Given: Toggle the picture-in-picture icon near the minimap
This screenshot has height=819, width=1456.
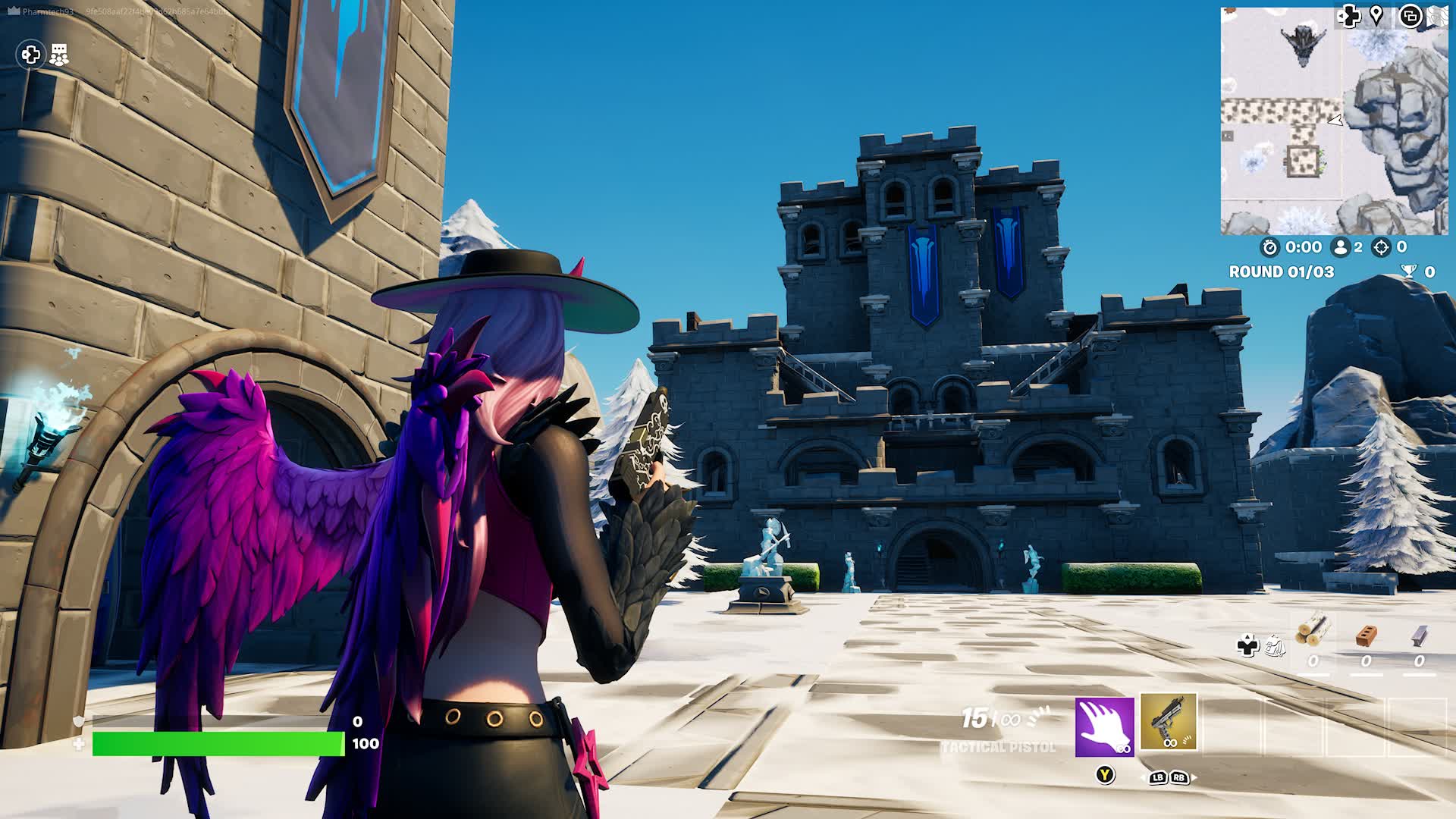Looking at the screenshot, I should click(x=1410, y=17).
